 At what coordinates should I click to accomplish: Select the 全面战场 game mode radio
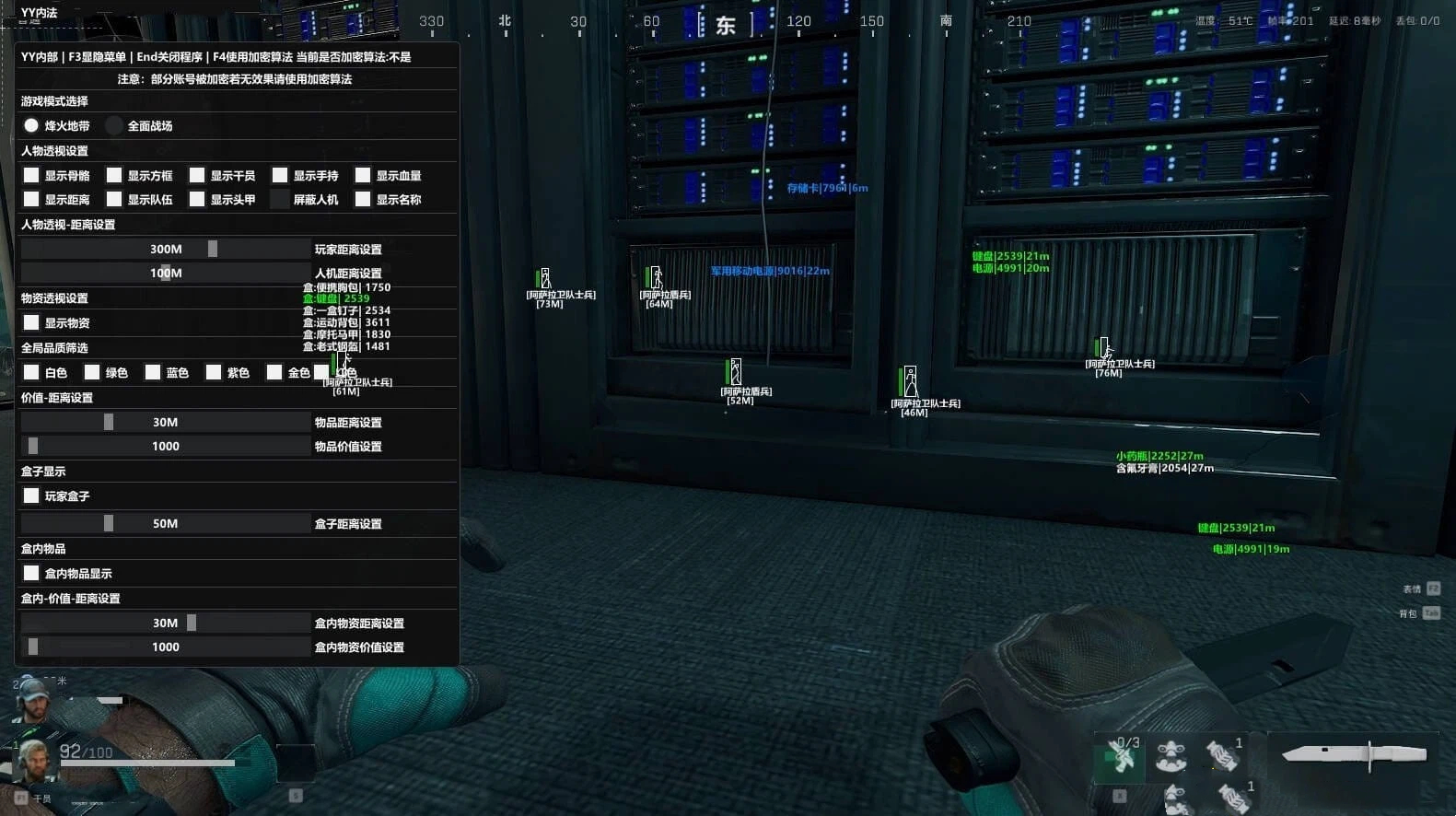click(x=113, y=125)
